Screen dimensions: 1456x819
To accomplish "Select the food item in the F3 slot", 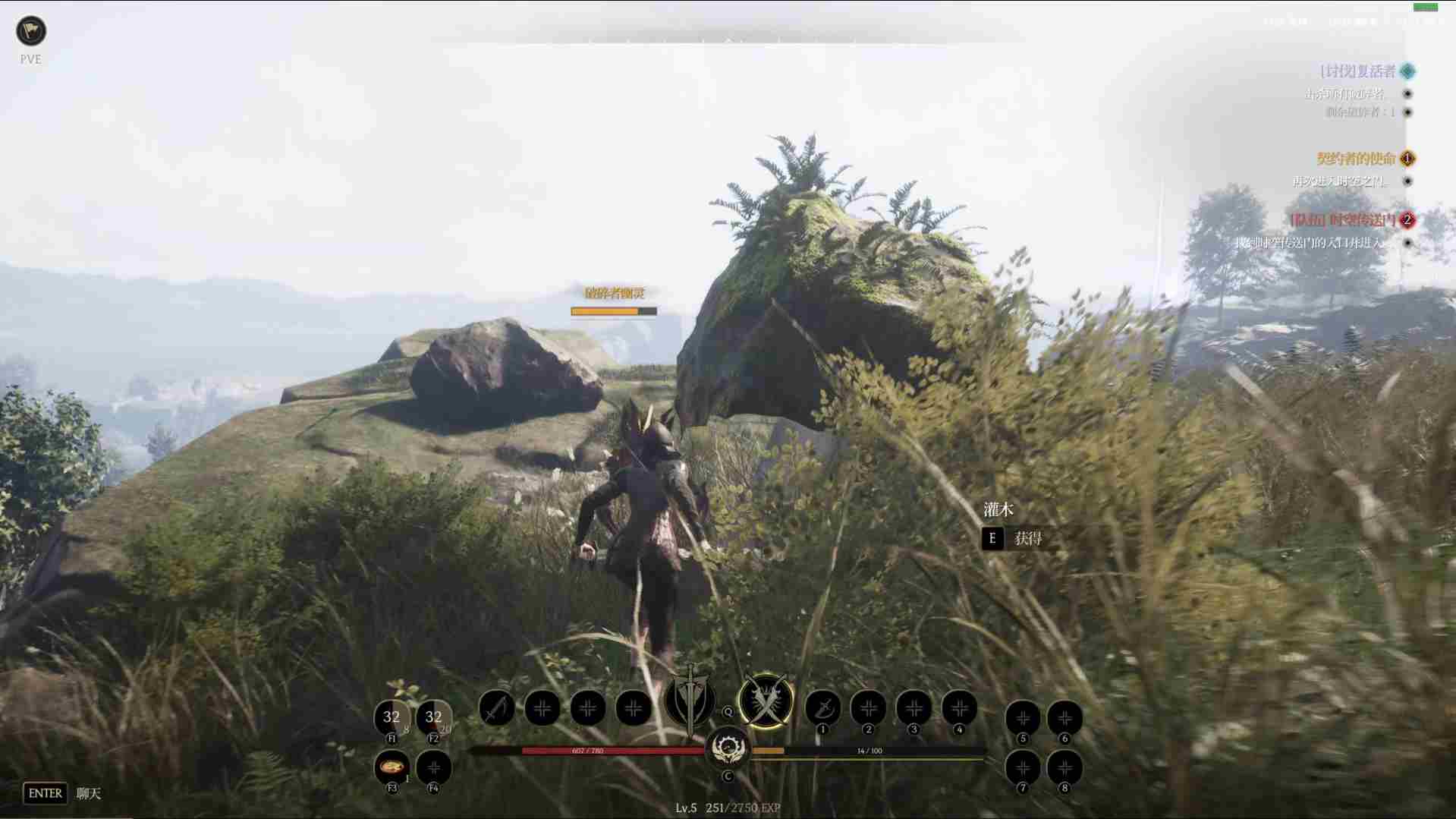I will [392, 767].
